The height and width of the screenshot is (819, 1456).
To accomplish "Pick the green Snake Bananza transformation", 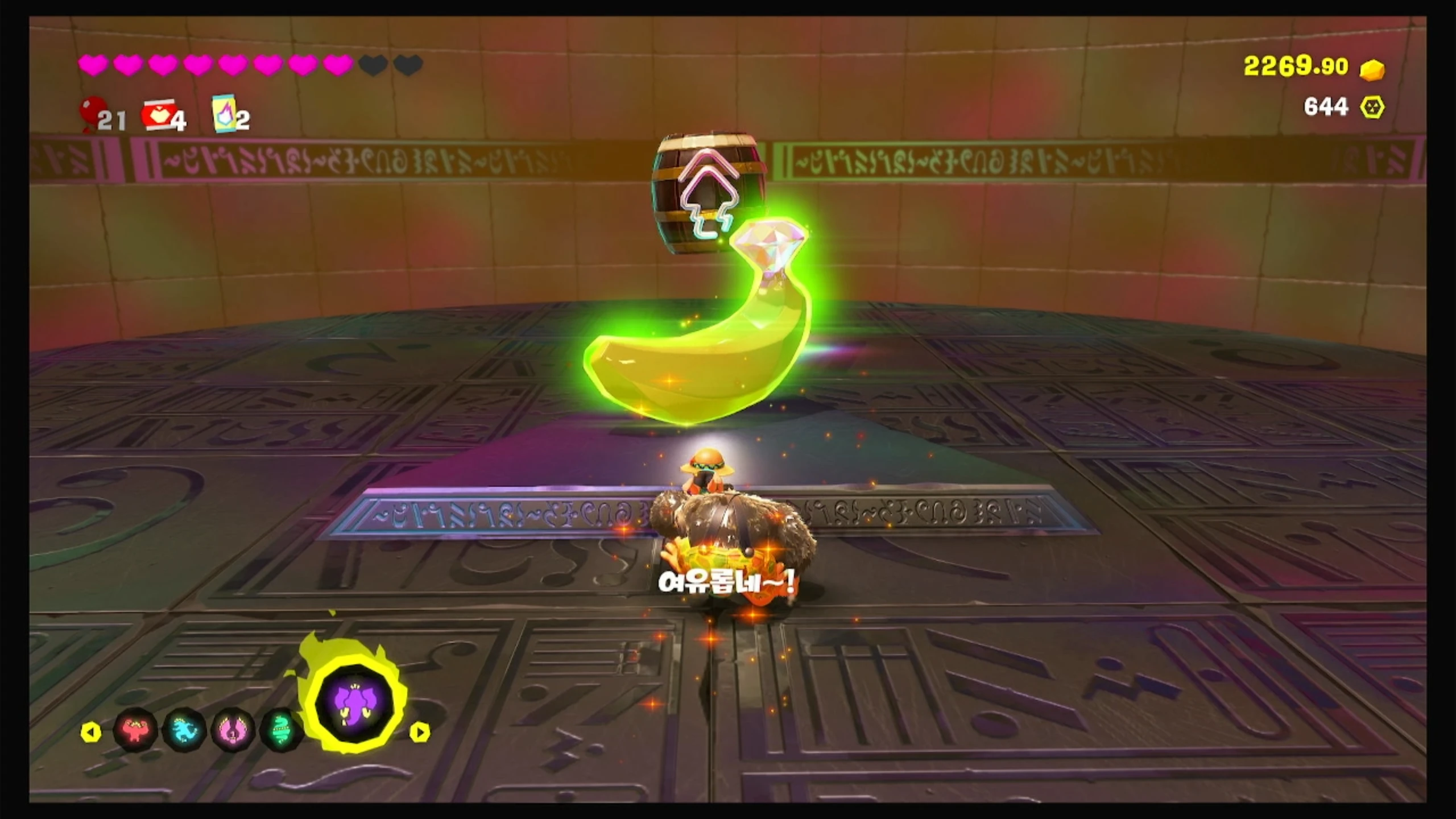I will tap(280, 730).
